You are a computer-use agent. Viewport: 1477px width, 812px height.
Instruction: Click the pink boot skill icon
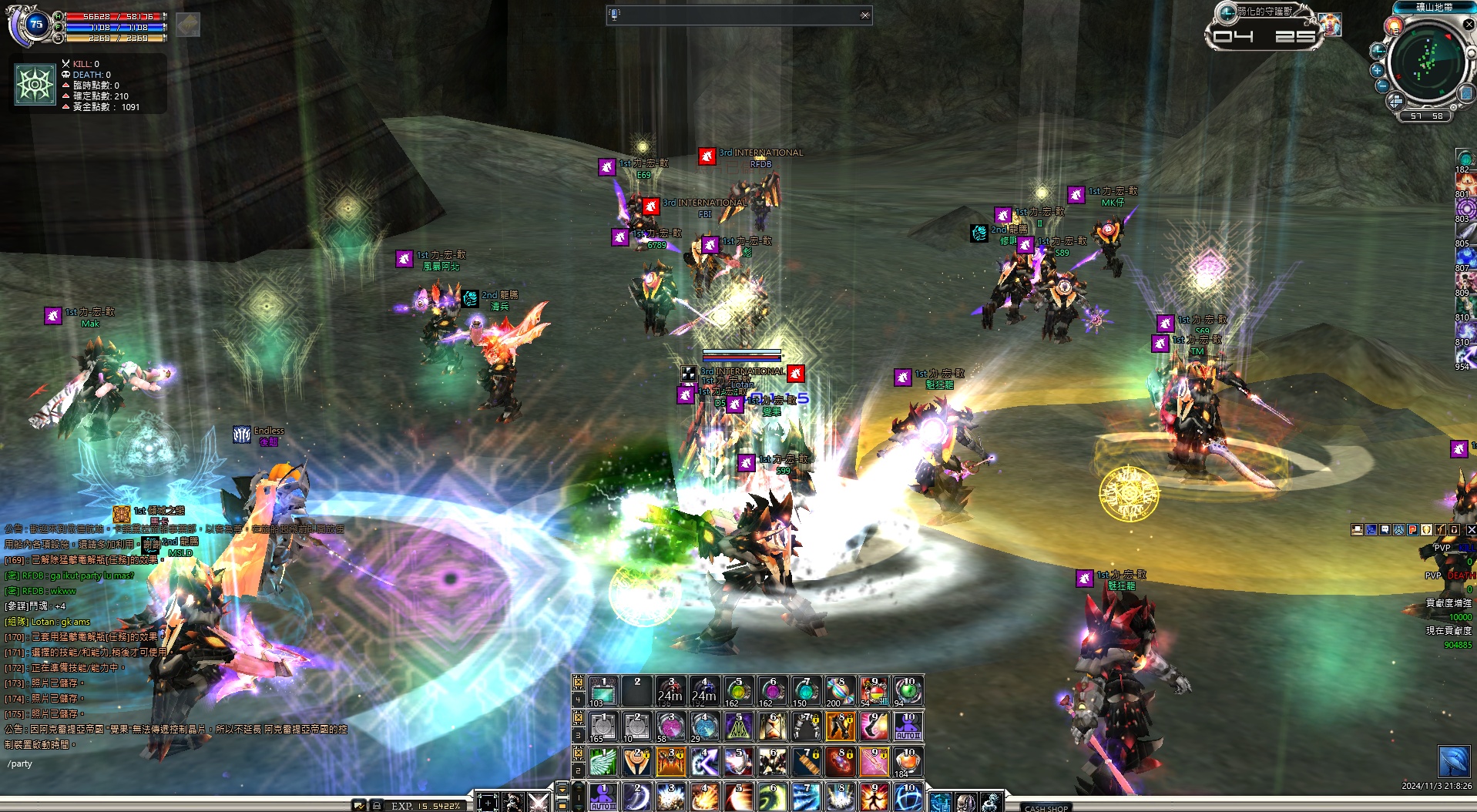874,726
